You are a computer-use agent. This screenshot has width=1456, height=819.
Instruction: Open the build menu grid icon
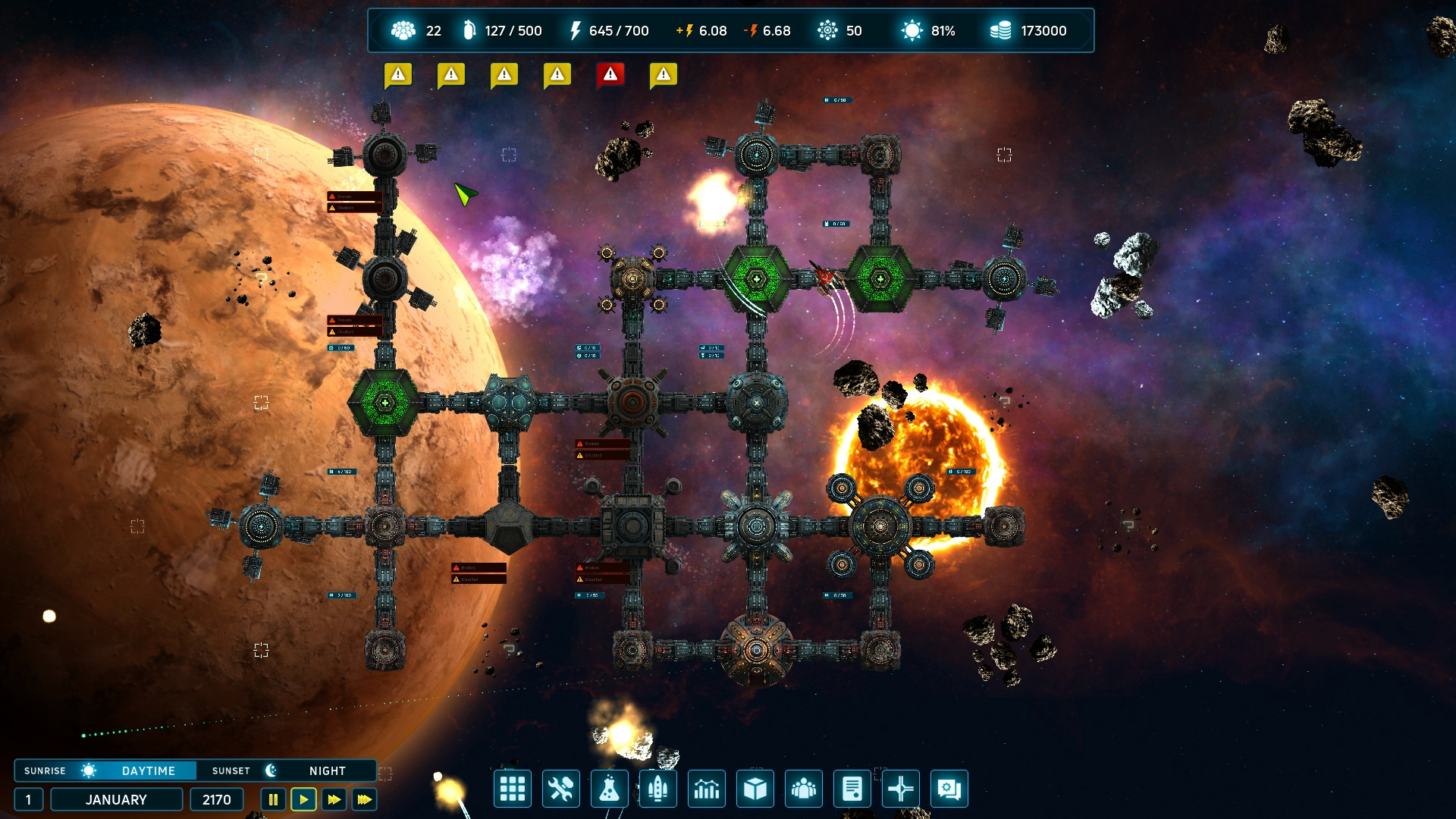pyautogui.click(x=513, y=789)
